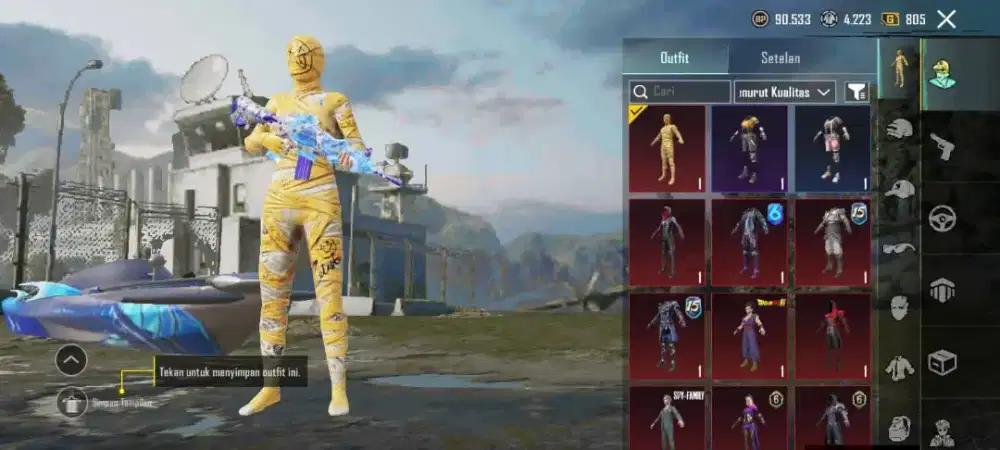This screenshot has height=450, width=1000.
Task: Open the face mask category
Action: (900, 307)
